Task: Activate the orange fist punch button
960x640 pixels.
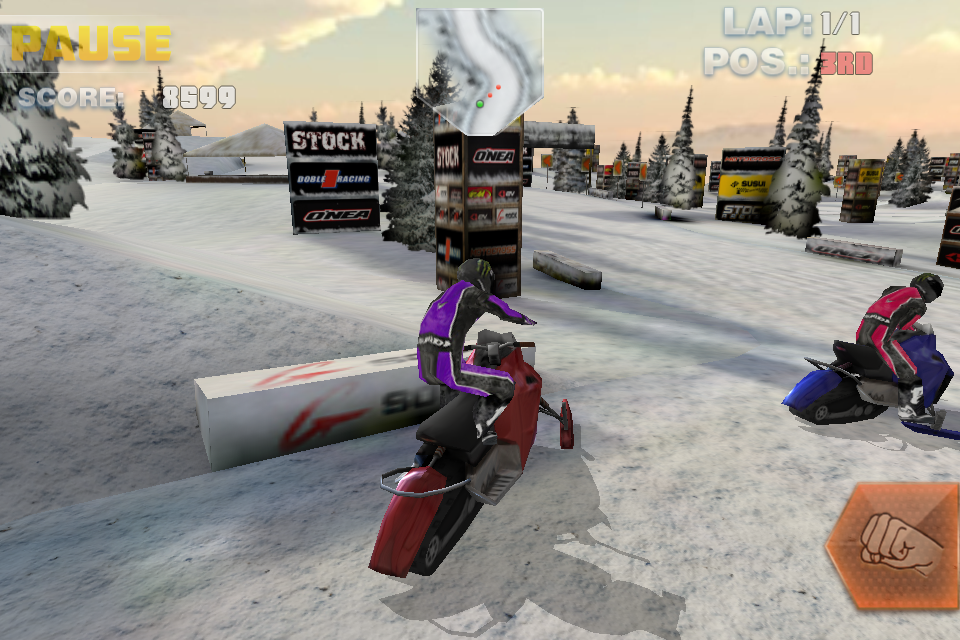Action: coord(892,546)
